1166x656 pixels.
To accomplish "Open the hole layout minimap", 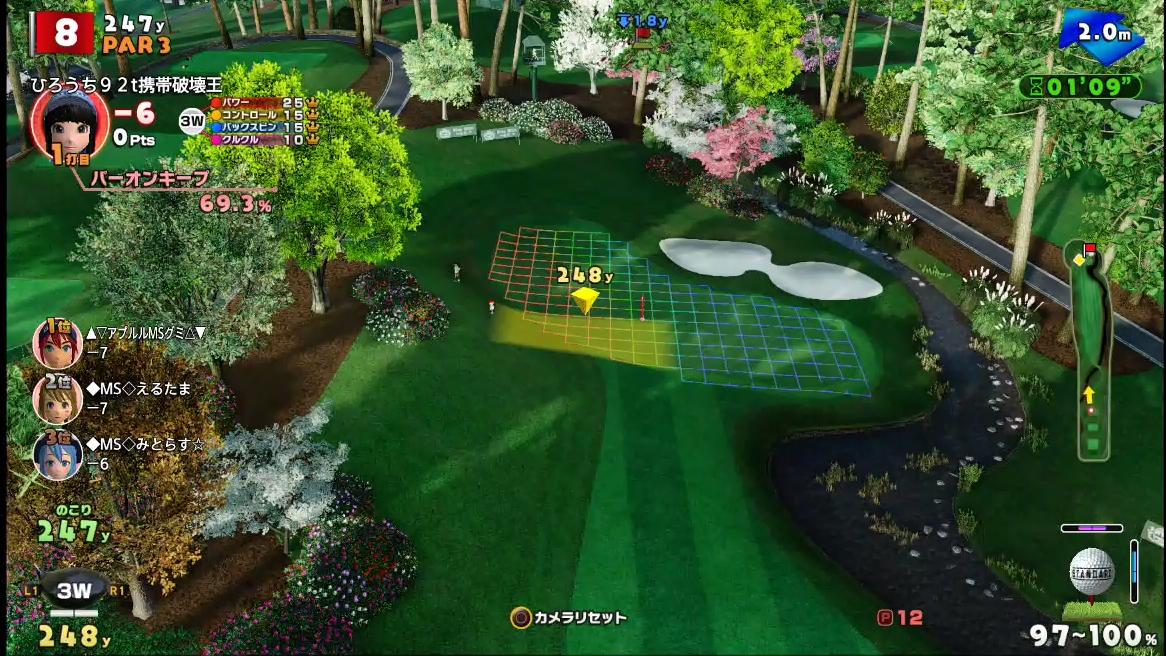I will pos(1089,350).
